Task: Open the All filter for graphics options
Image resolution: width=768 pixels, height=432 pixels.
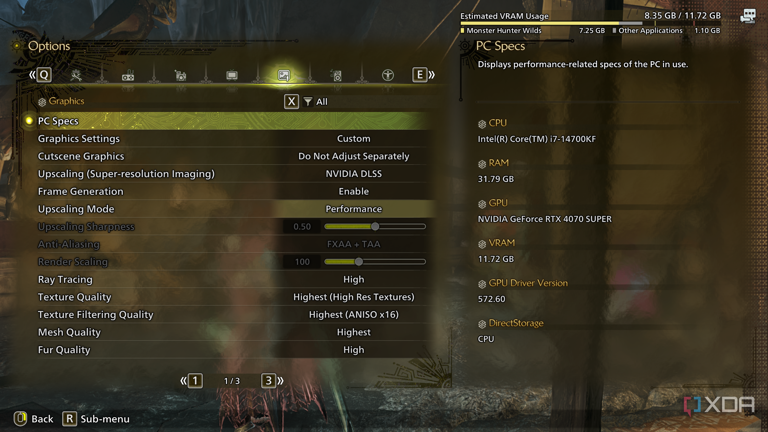Action: click(x=314, y=101)
